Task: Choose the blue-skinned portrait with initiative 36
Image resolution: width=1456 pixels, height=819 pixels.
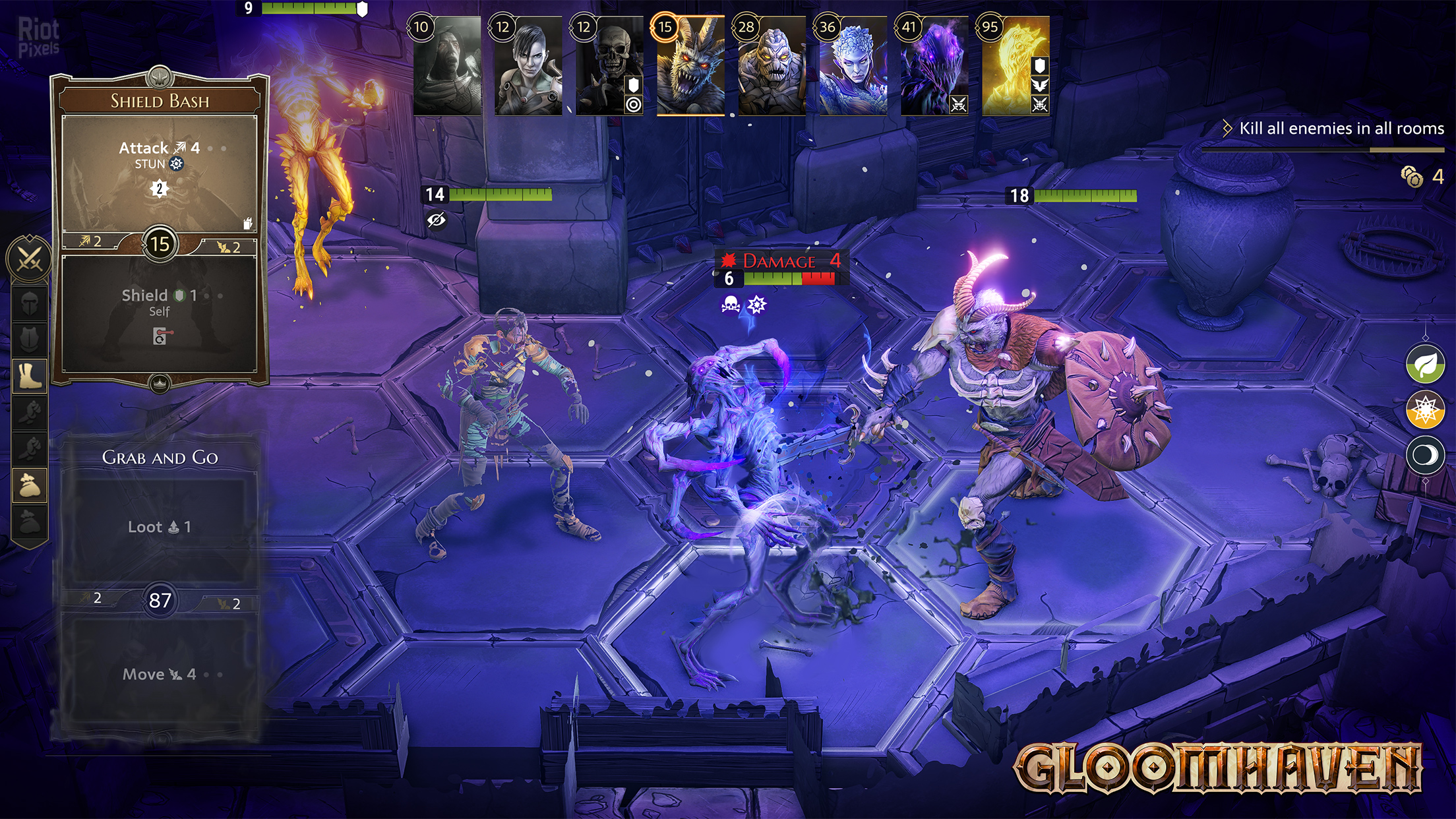Action: (853, 66)
